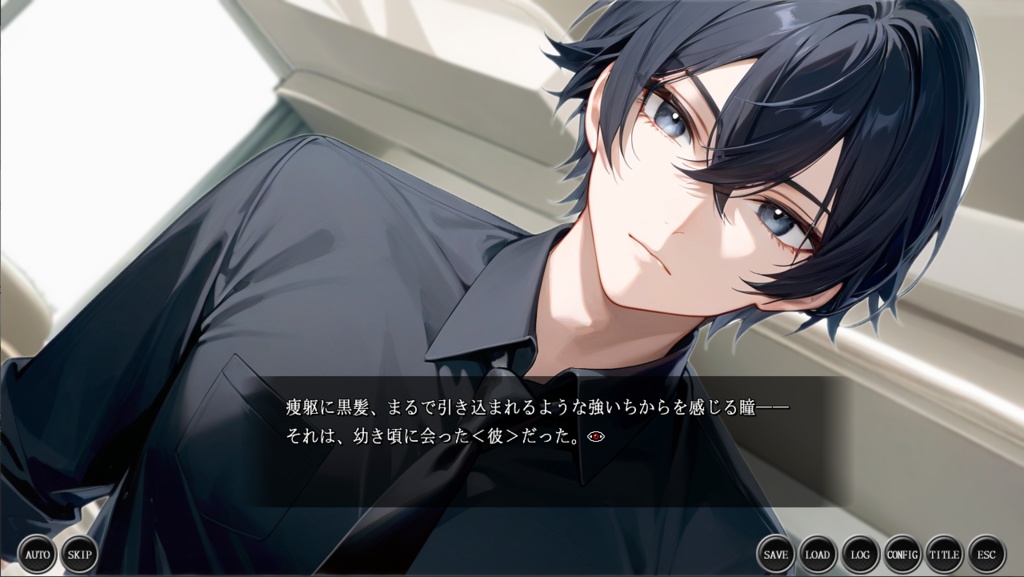The width and height of the screenshot is (1024, 577).
Task: Activate the SKIP button
Action: pyautogui.click(x=79, y=554)
